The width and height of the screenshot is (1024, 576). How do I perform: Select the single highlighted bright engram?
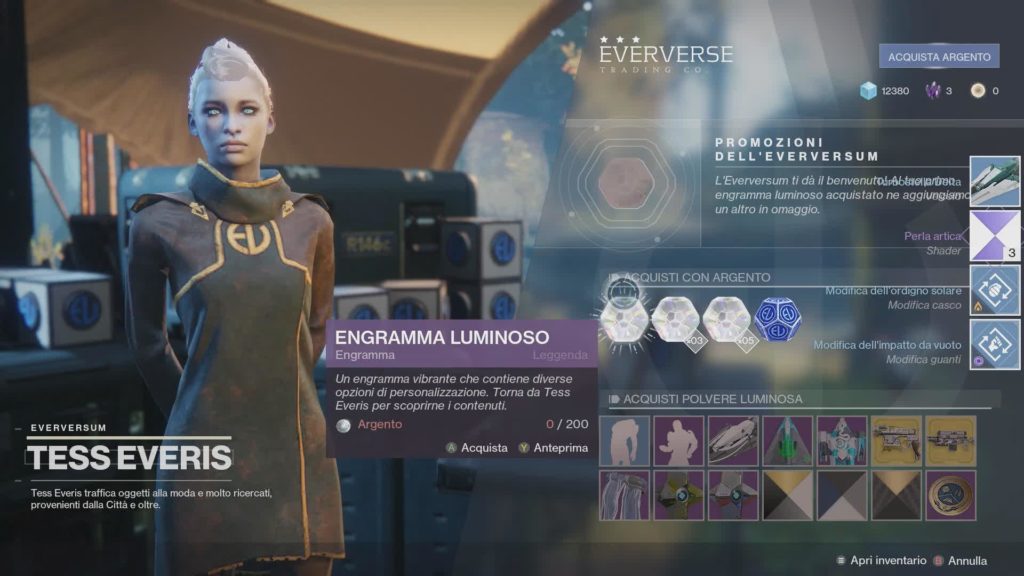click(622, 320)
